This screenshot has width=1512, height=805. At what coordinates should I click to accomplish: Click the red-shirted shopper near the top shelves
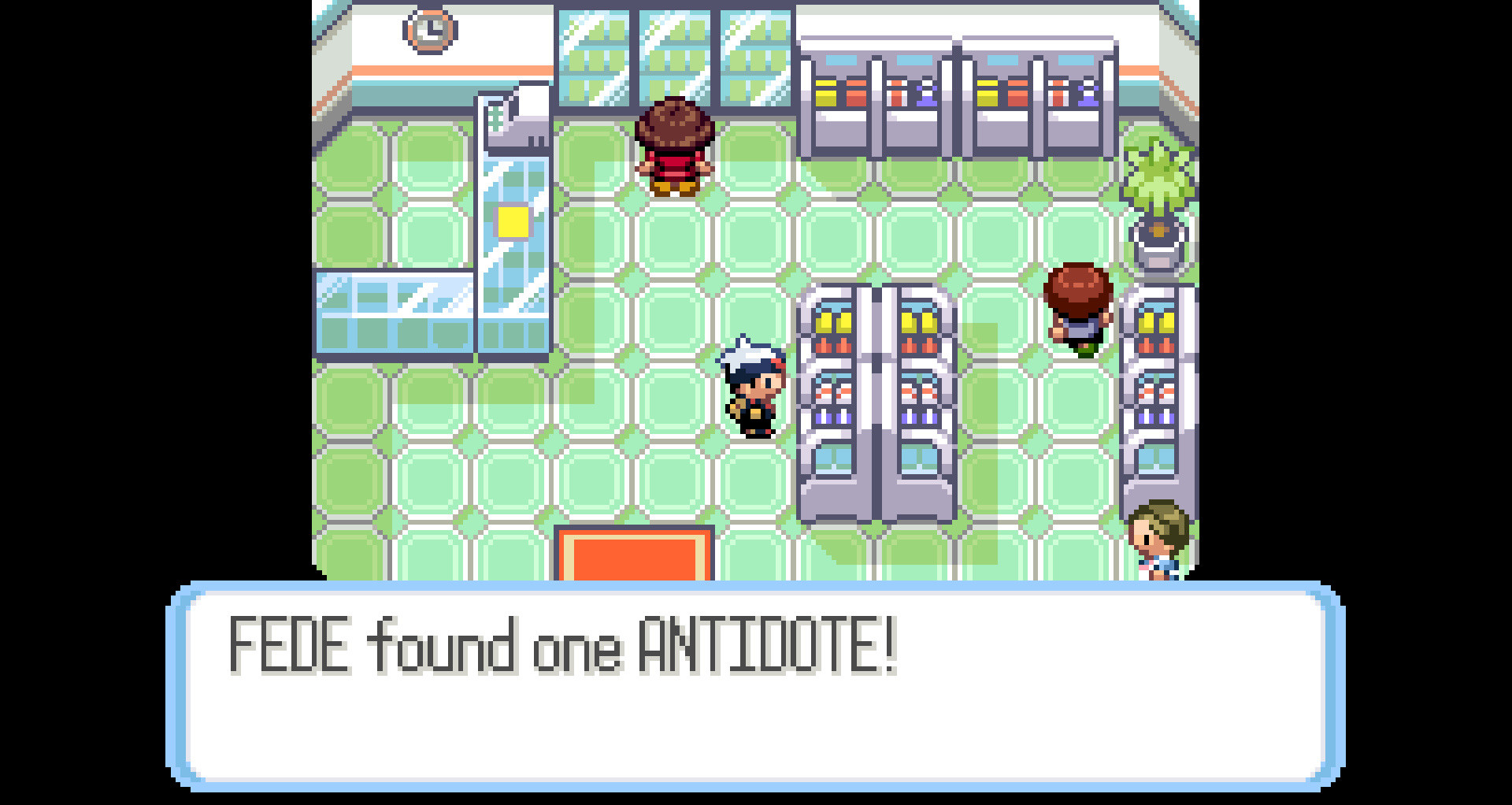coord(673,150)
